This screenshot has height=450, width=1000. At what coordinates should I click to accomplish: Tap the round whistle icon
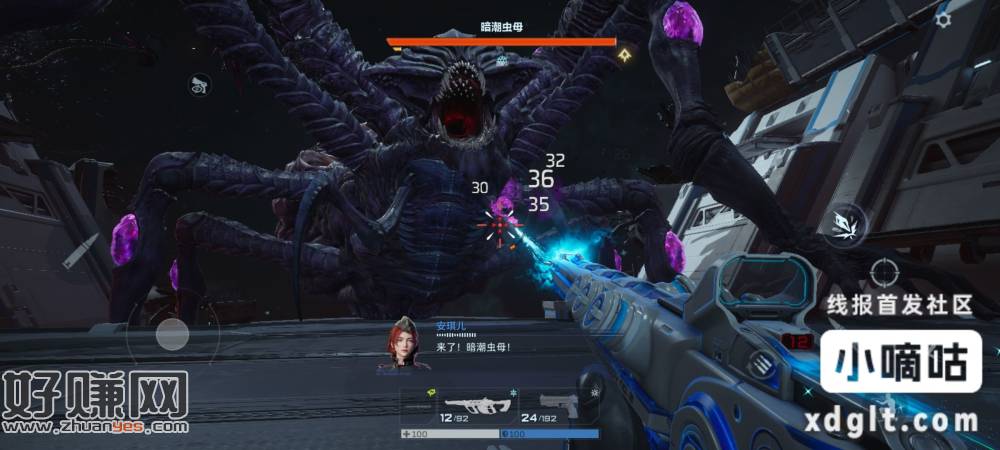[200, 85]
